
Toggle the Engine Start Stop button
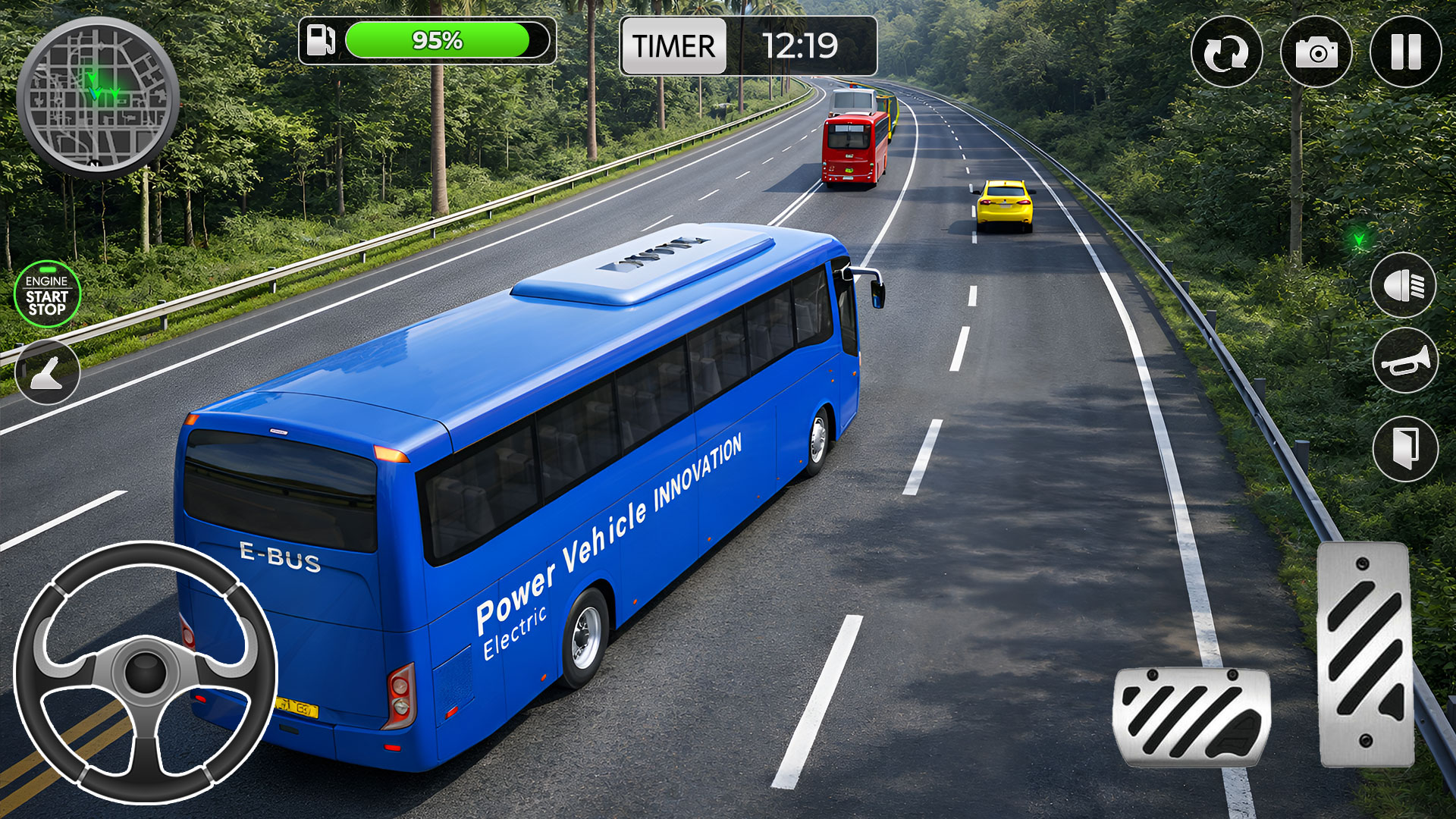click(47, 294)
